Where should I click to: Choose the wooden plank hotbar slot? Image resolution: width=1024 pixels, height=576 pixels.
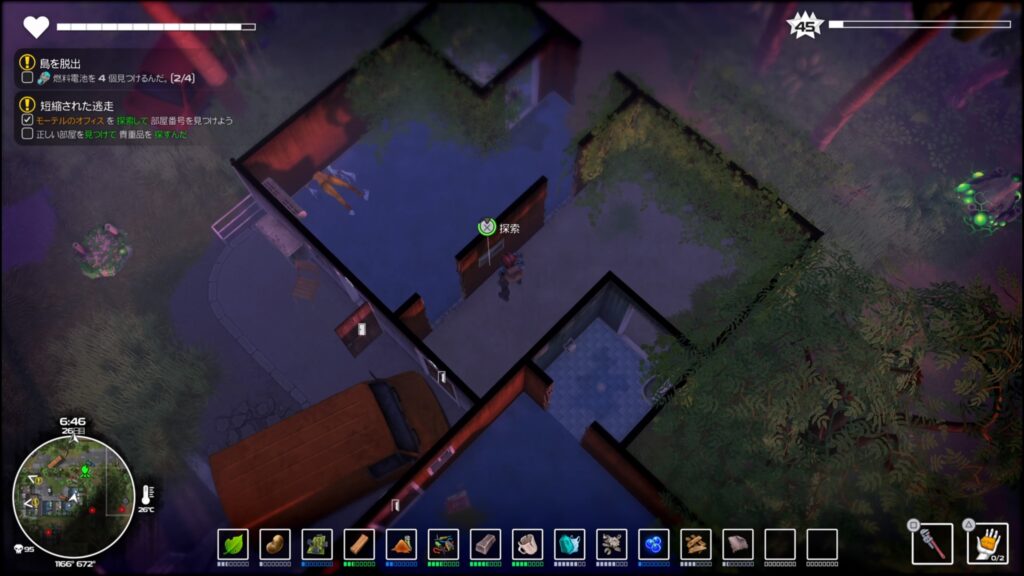[x=359, y=544]
